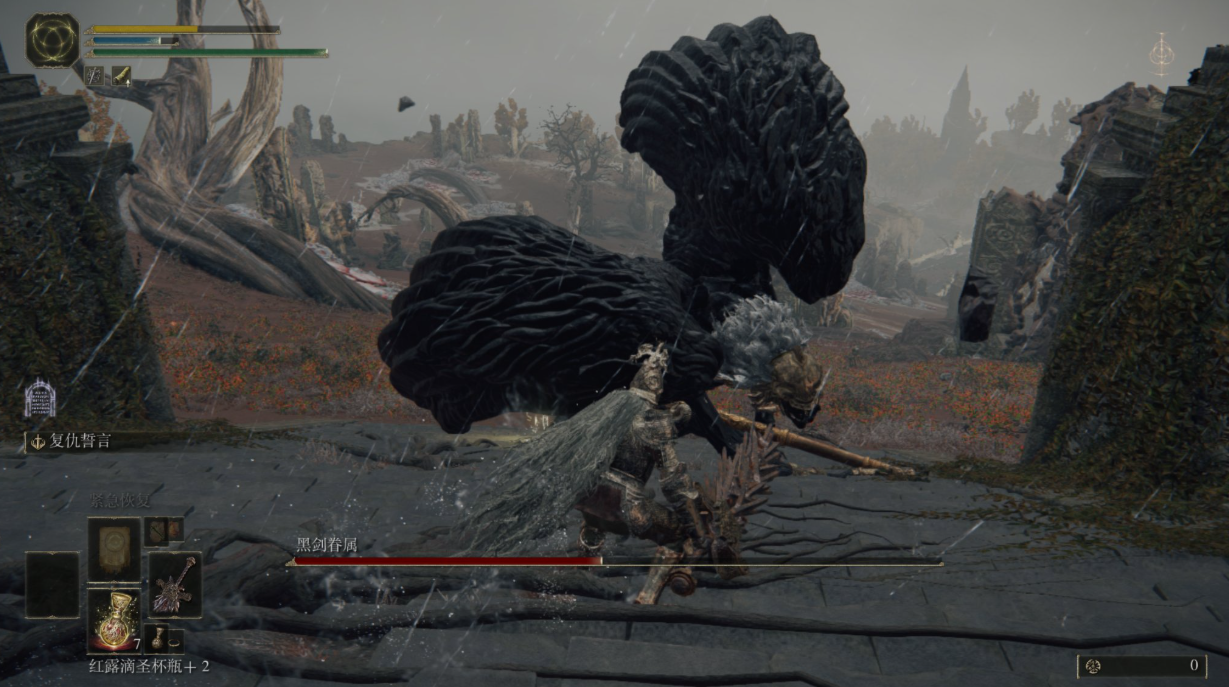Select the spiked weapon in right-hand slot
This screenshot has height=687, width=1229.
click(x=174, y=584)
